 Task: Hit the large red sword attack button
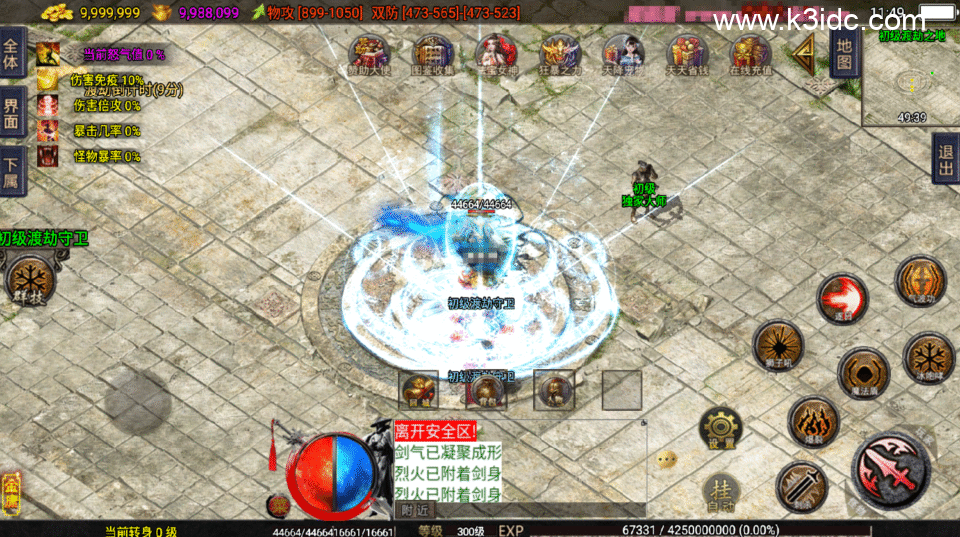point(890,470)
